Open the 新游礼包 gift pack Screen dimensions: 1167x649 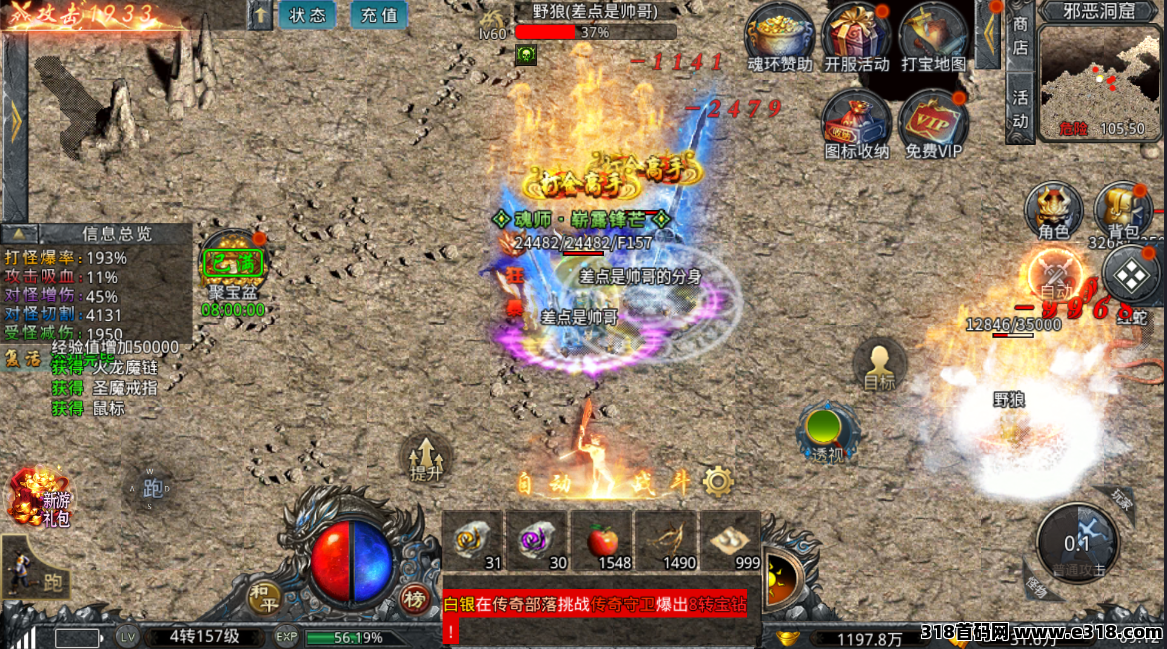click(35, 497)
